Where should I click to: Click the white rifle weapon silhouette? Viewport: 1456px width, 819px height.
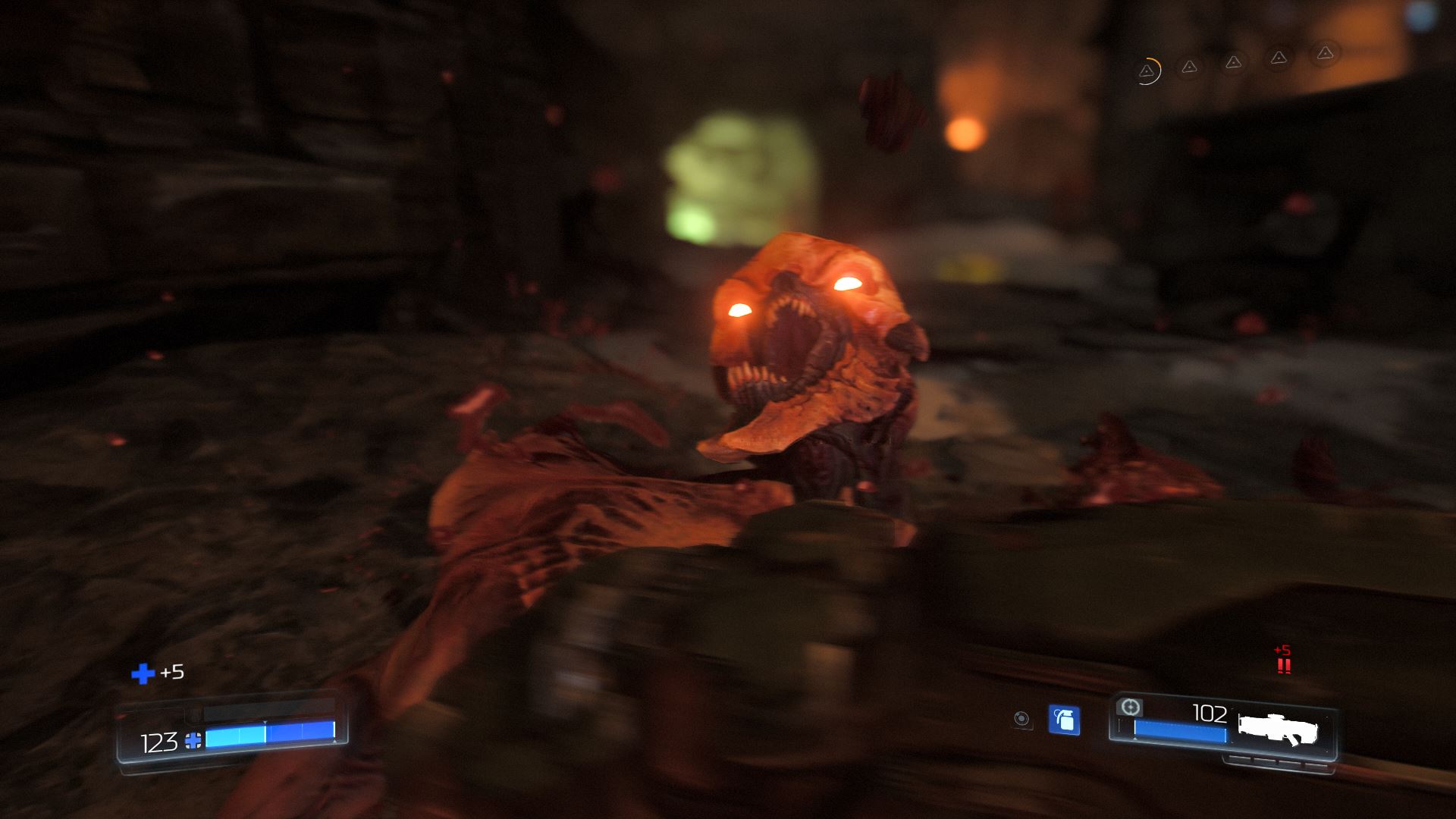click(1279, 729)
